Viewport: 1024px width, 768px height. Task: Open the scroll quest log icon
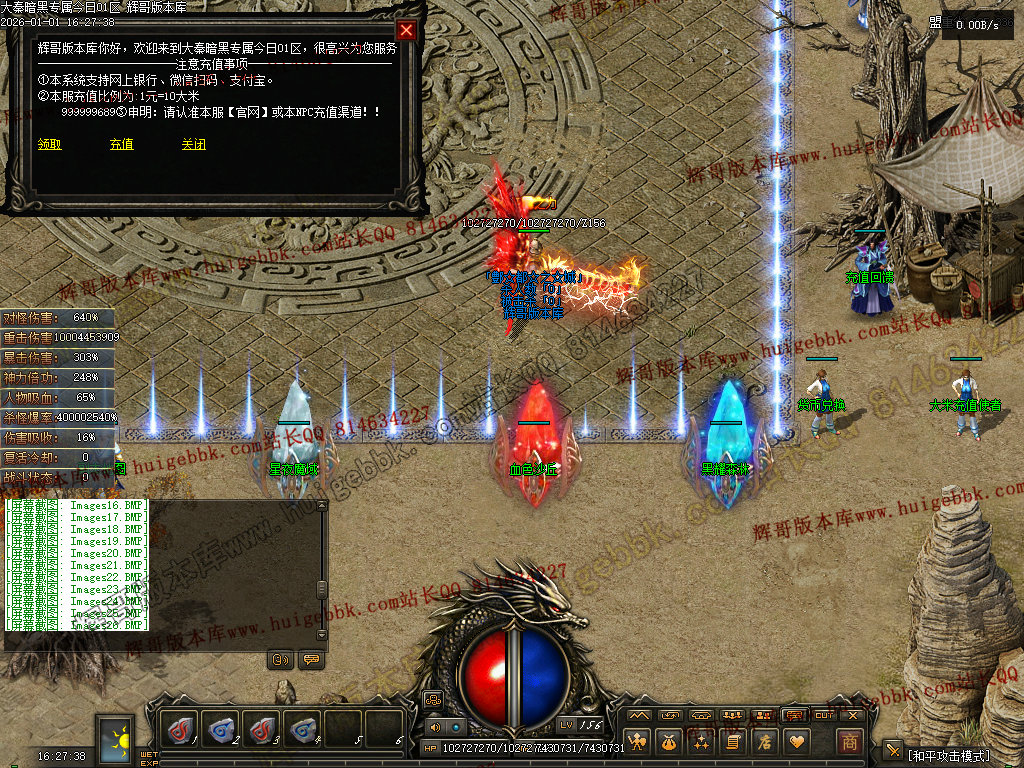pyautogui.click(x=733, y=742)
